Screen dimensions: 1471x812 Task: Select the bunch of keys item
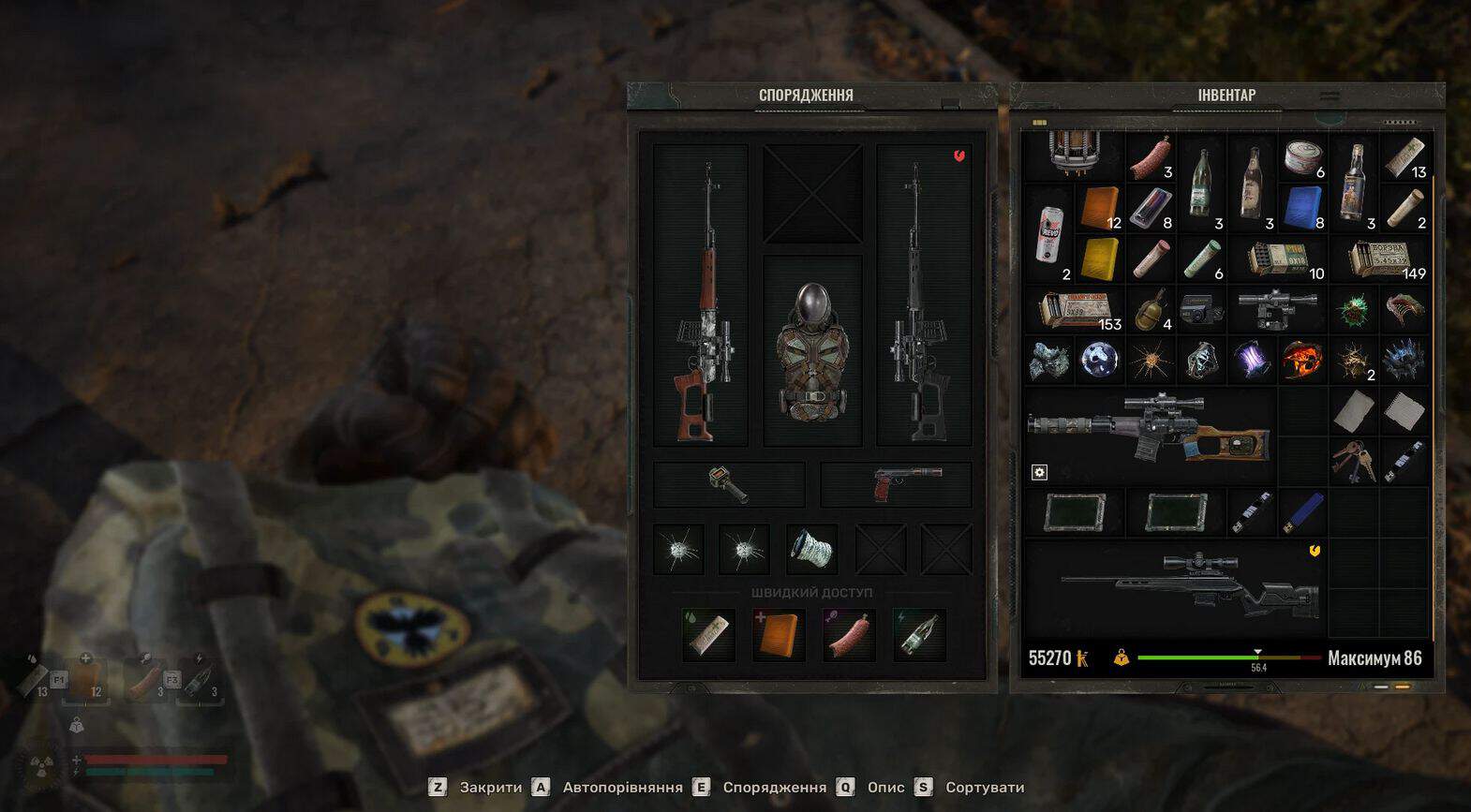tap(1352, 460)
